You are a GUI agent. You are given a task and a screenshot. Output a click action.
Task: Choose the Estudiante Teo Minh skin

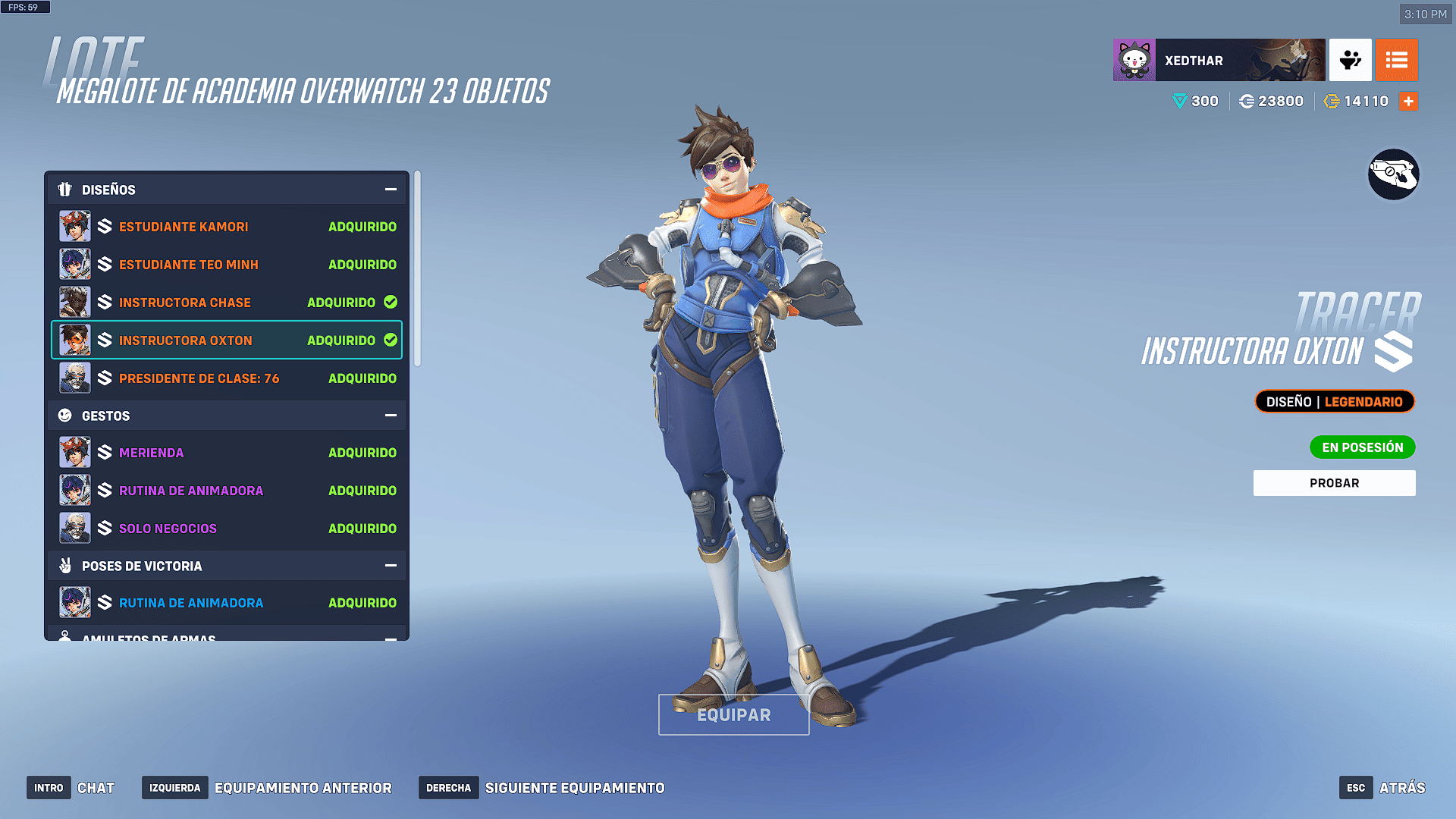227,265
